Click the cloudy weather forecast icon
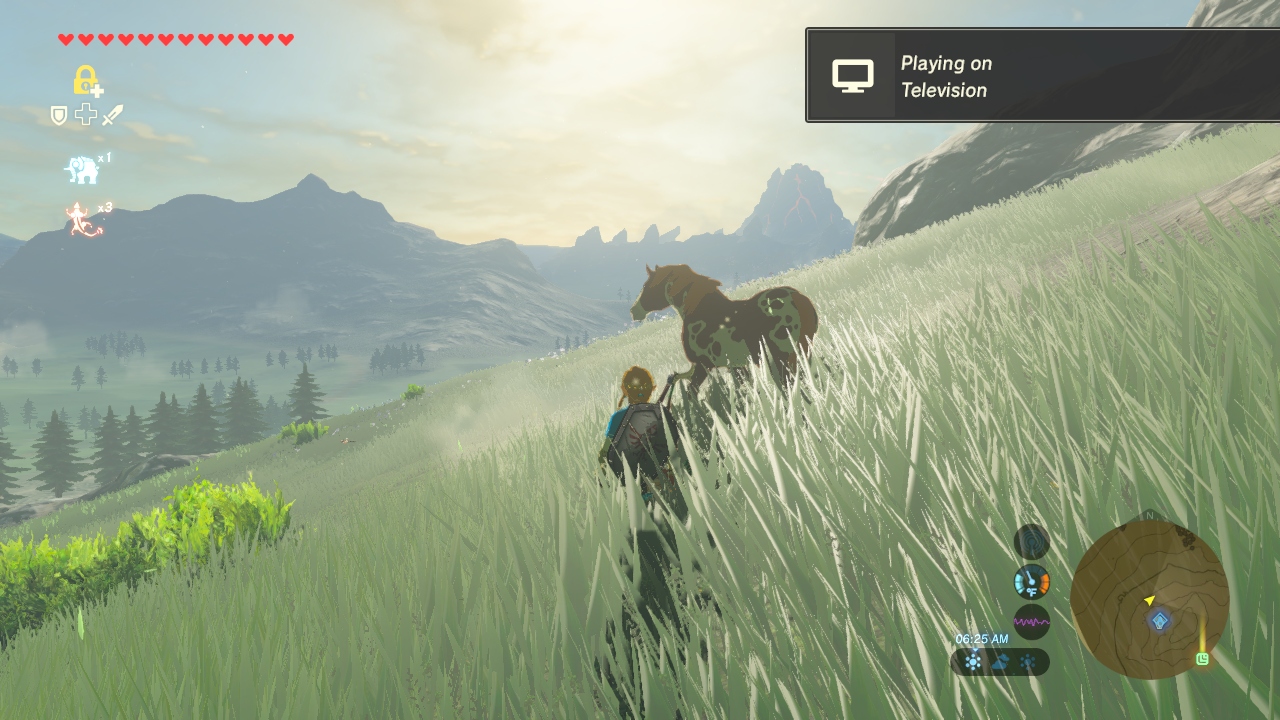The image size is (1280, 720). 999,662
